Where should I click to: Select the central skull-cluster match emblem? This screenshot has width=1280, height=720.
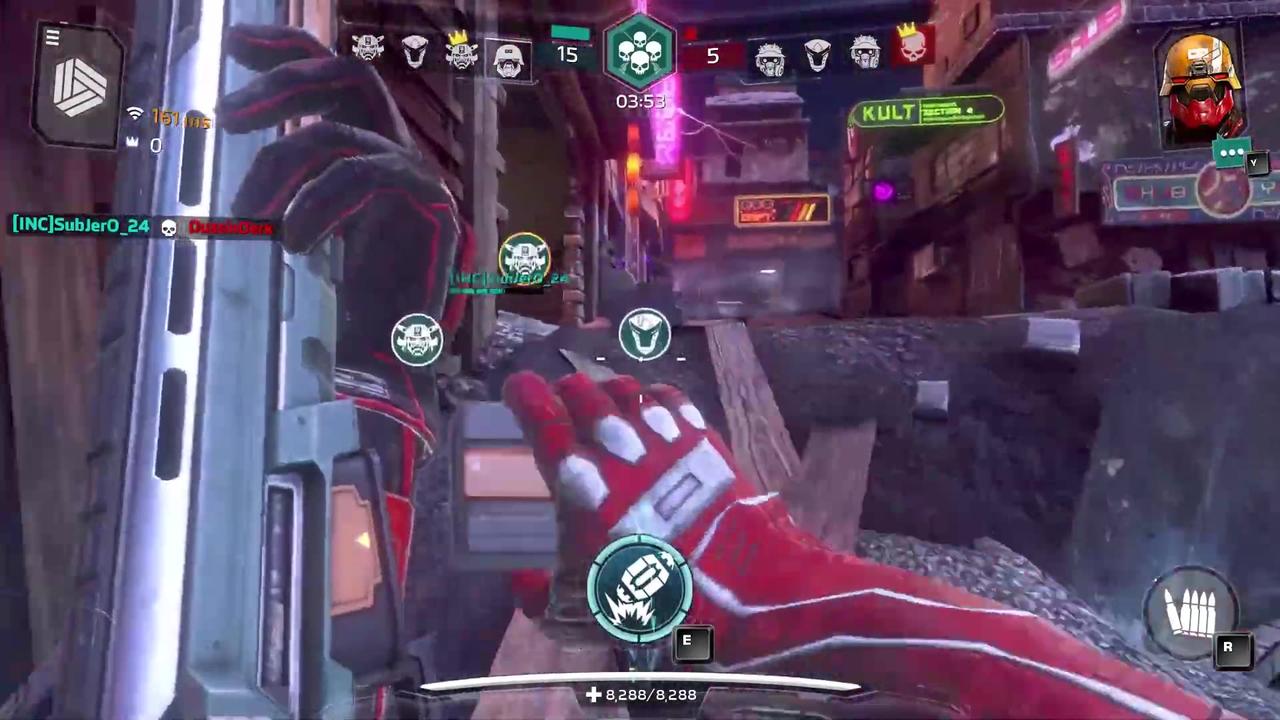point(640,48)
